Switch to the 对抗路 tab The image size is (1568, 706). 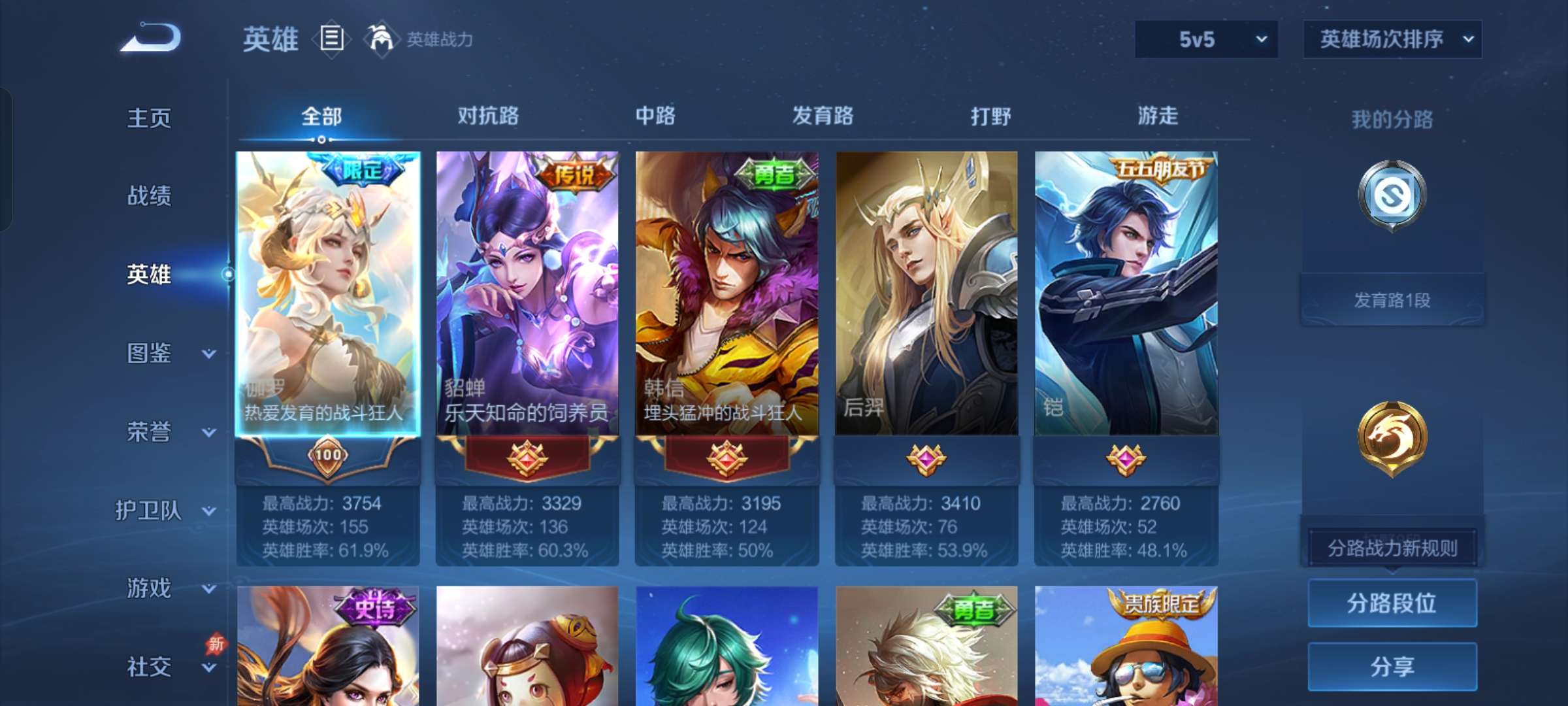(488, 116)
